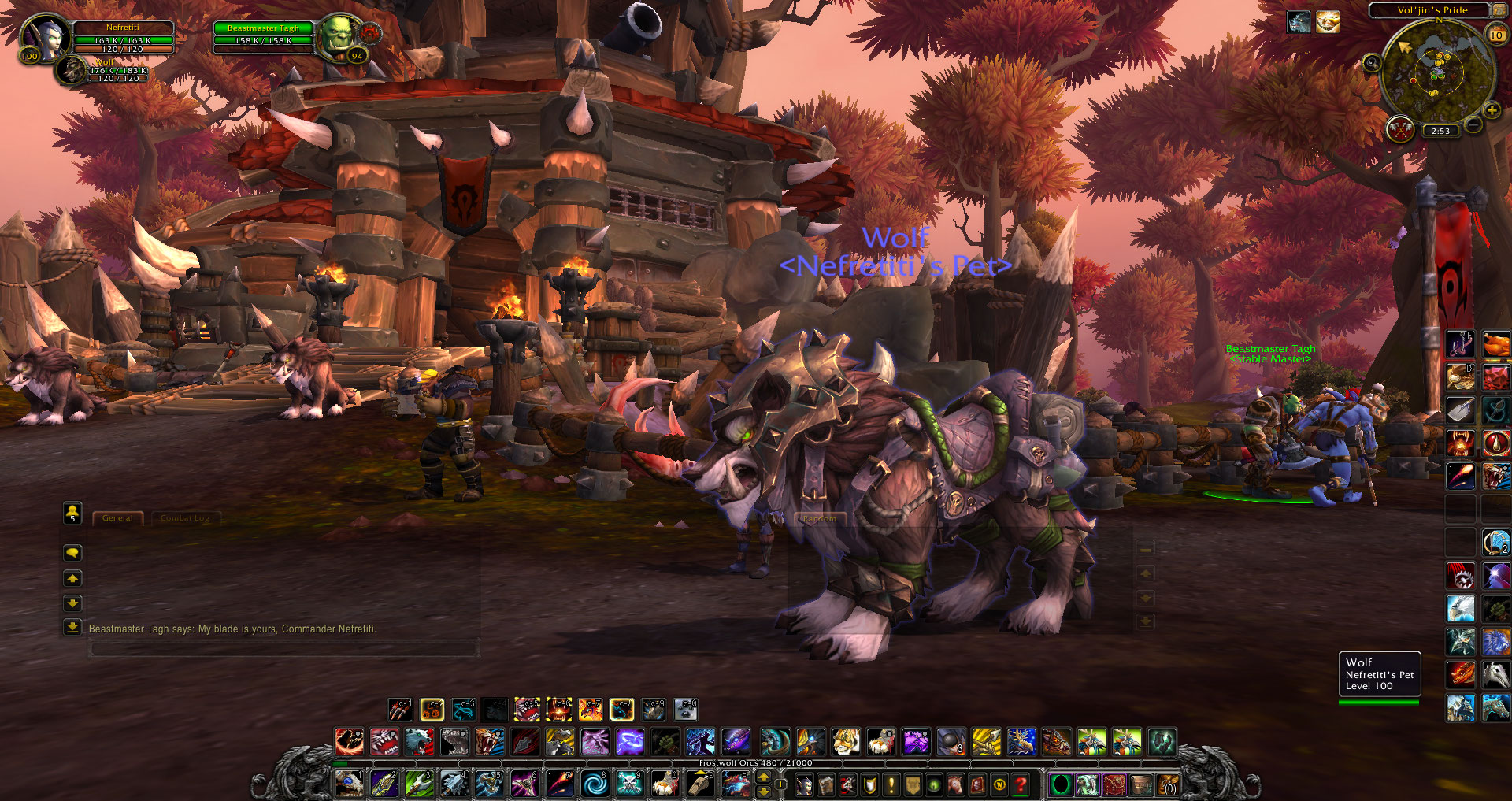
Task: Click the handshake buff icon
Action: (x=1328, y=22)
